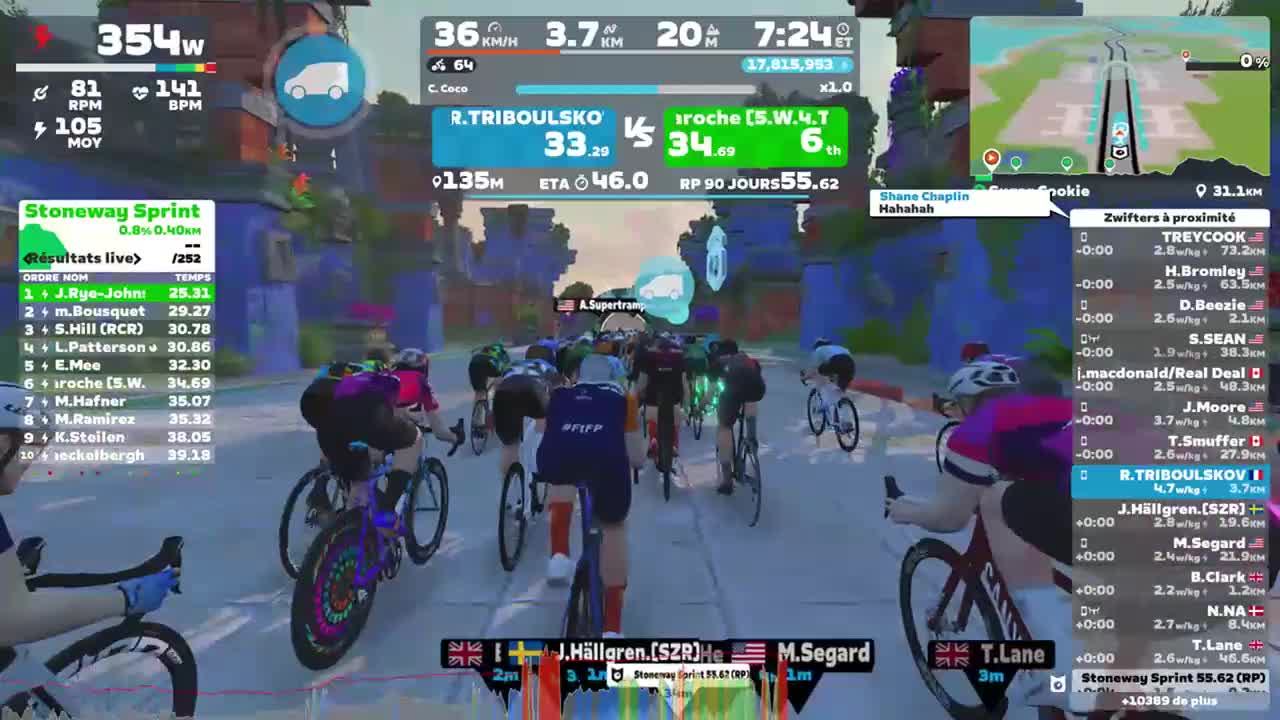Click the location pin beside 135M

point(436,180)
